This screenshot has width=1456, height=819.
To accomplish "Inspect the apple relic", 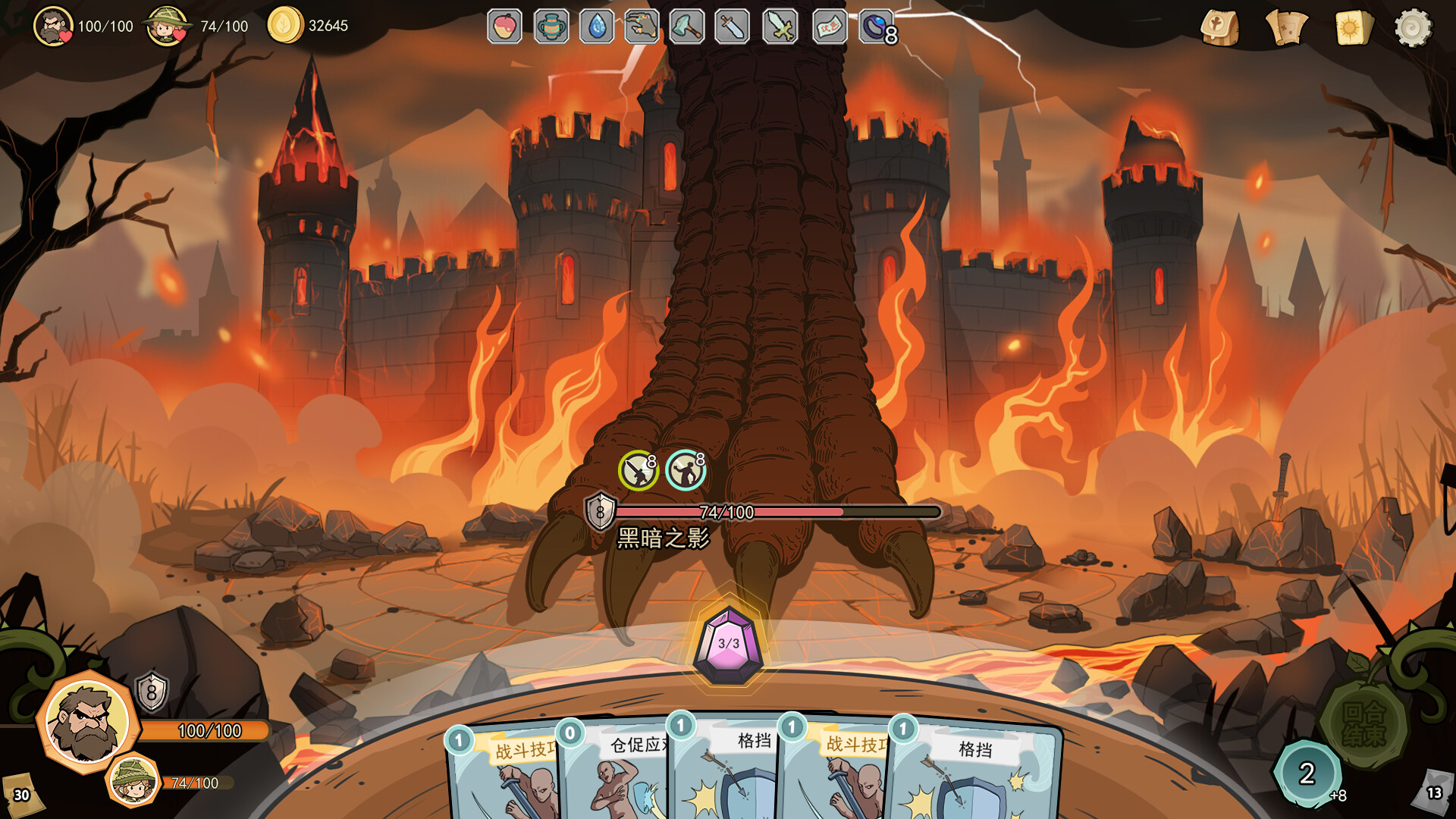I will point(505,27).
